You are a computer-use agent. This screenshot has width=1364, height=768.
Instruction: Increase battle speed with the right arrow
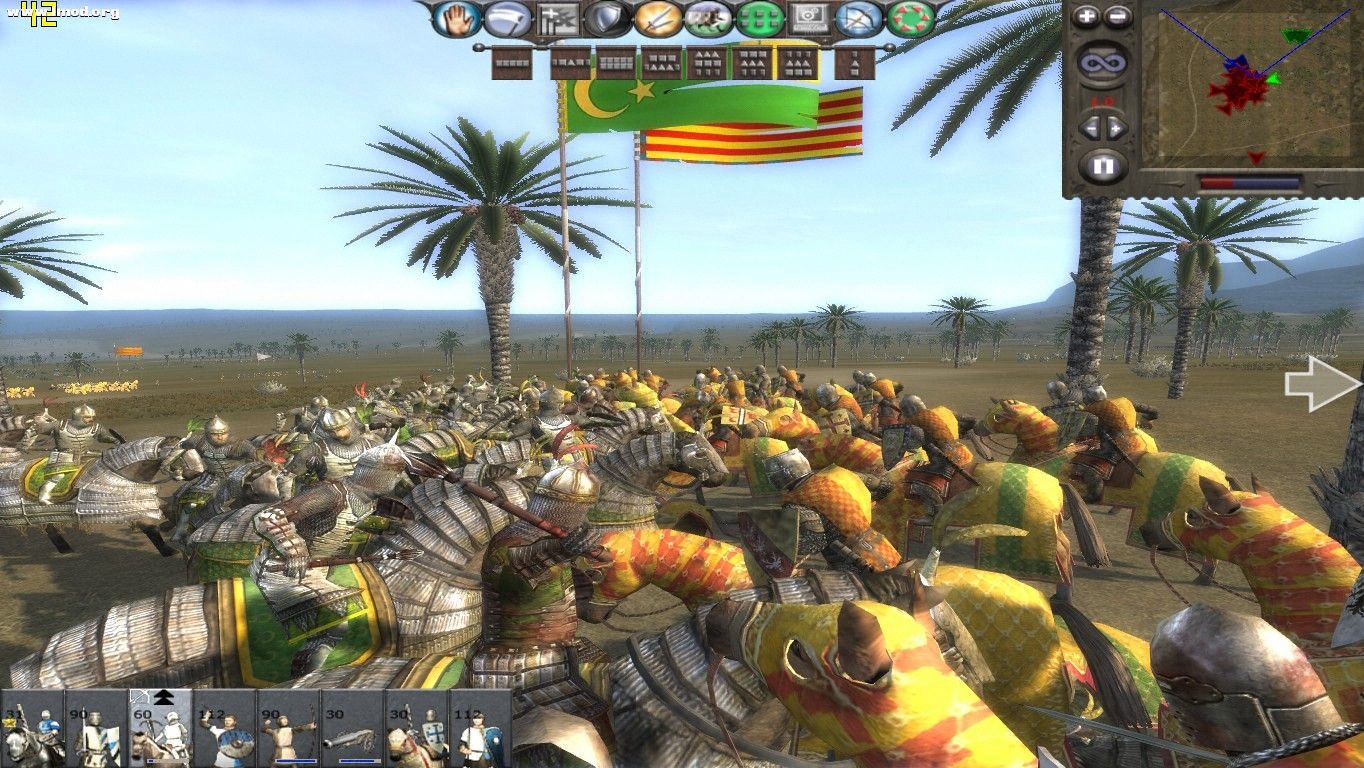[1117, 127]
